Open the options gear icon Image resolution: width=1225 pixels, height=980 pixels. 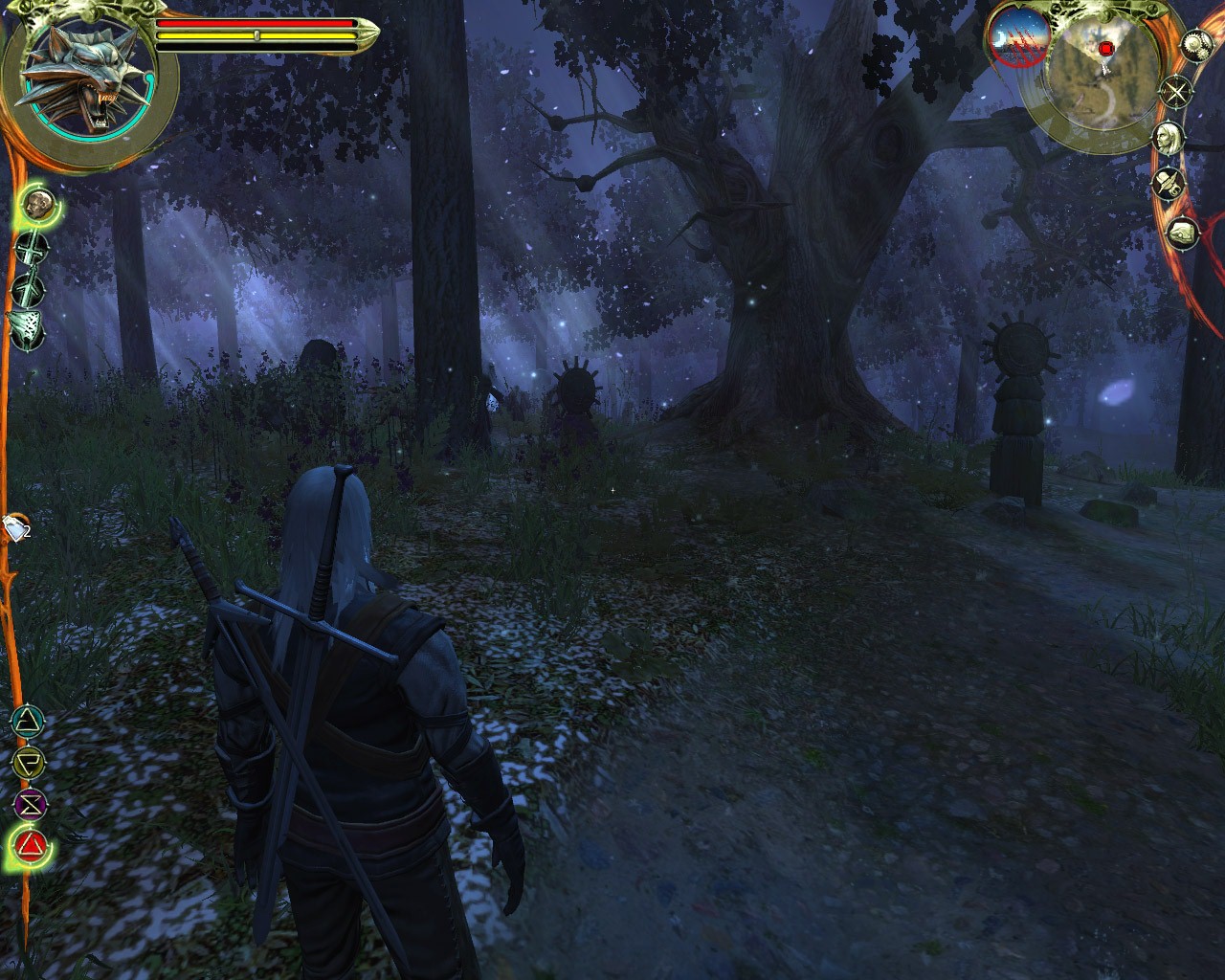1196,44
